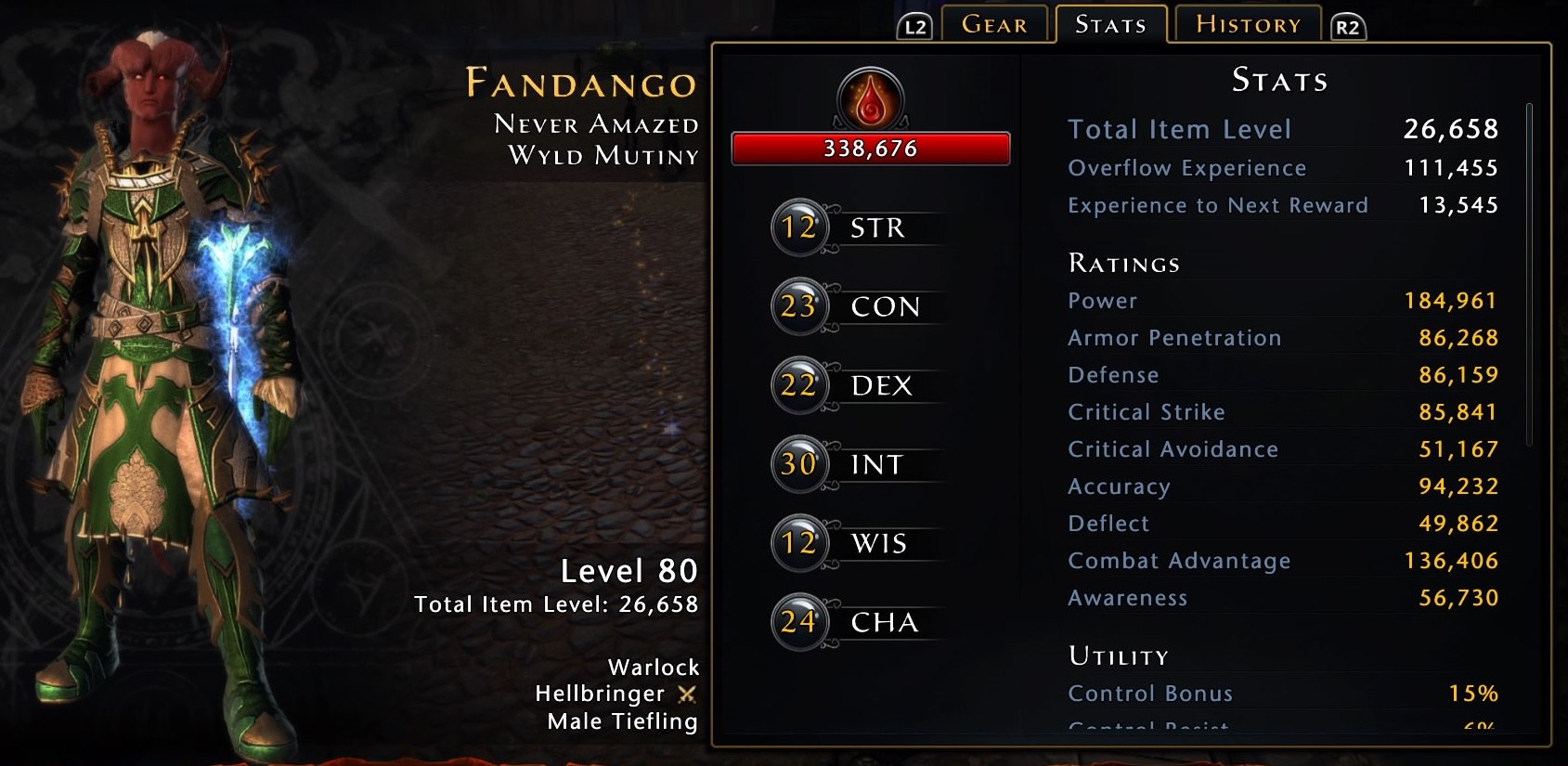Click the R2 shoulder button indicator

coord(1346,28)
